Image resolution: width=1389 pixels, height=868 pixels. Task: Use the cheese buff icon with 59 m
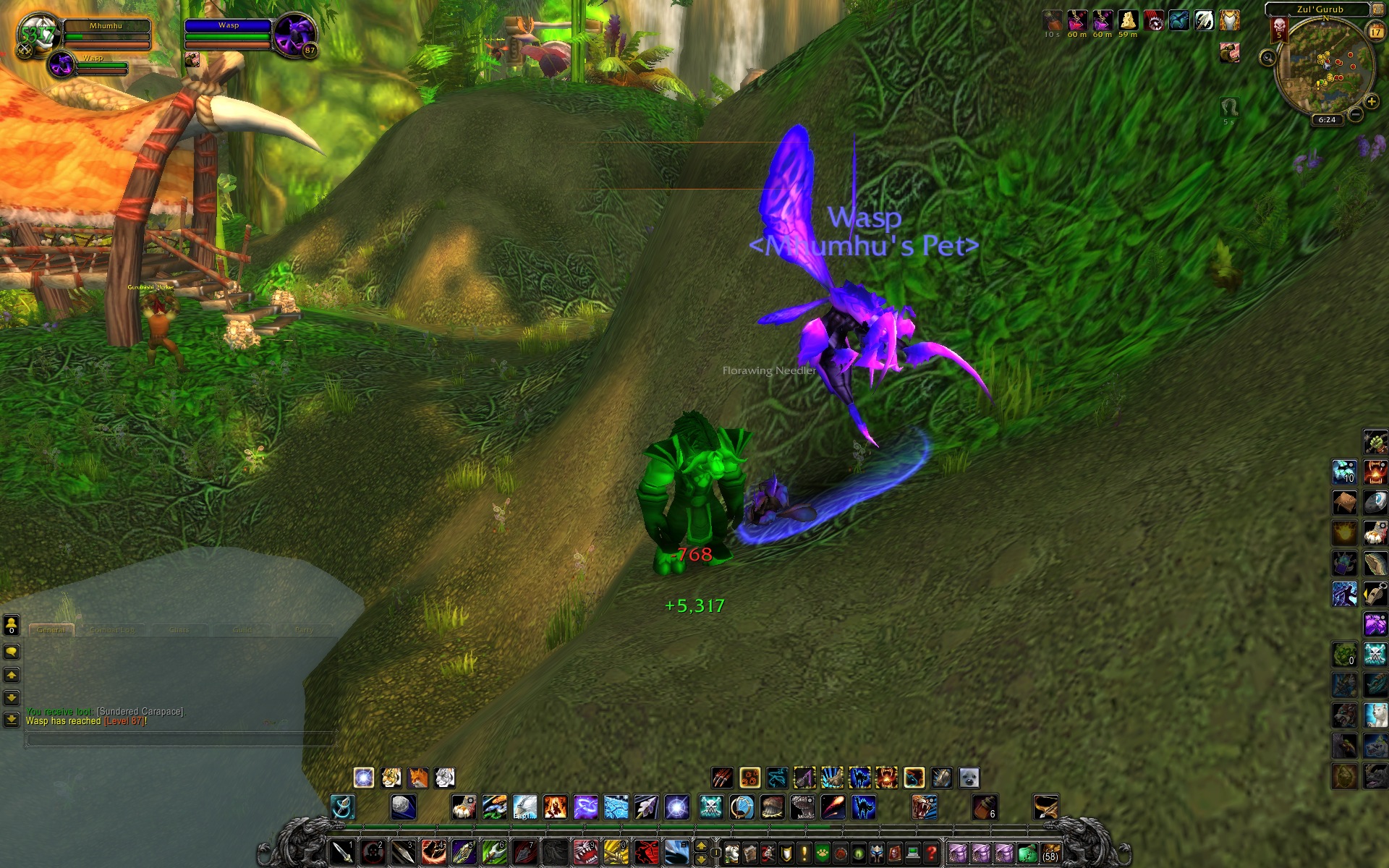(1127, 20)
